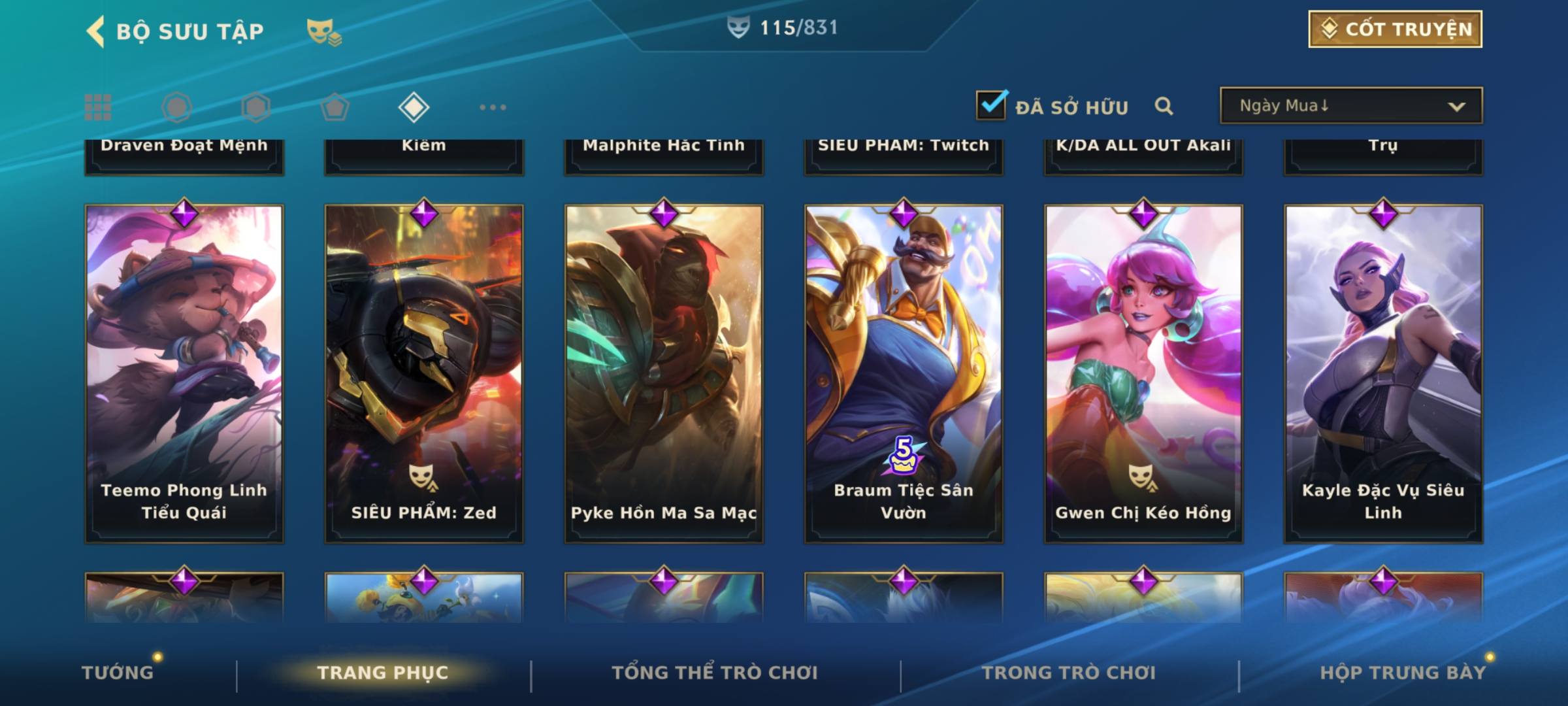Choose the pentagon rarity filter icon
1568x706 pixels.
(335, 107)
